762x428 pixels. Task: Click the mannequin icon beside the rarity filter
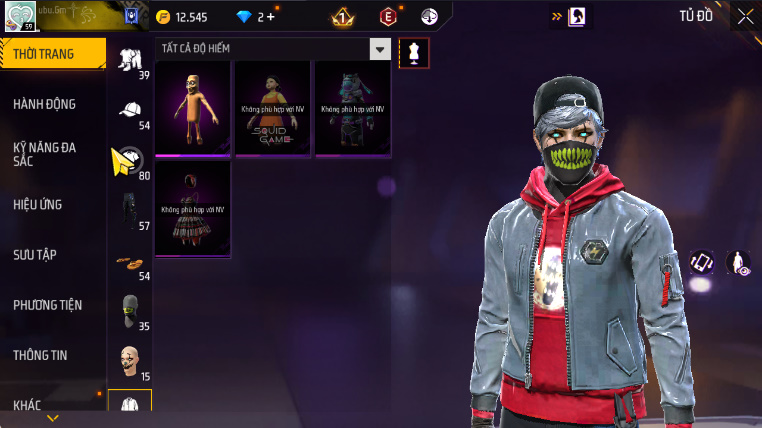(x=413, y=53)
